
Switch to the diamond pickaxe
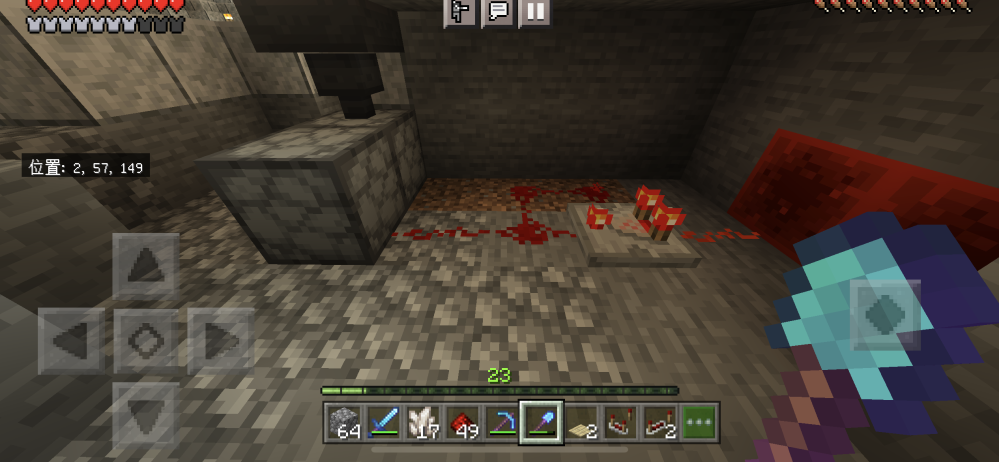click(x=502, y=423)
